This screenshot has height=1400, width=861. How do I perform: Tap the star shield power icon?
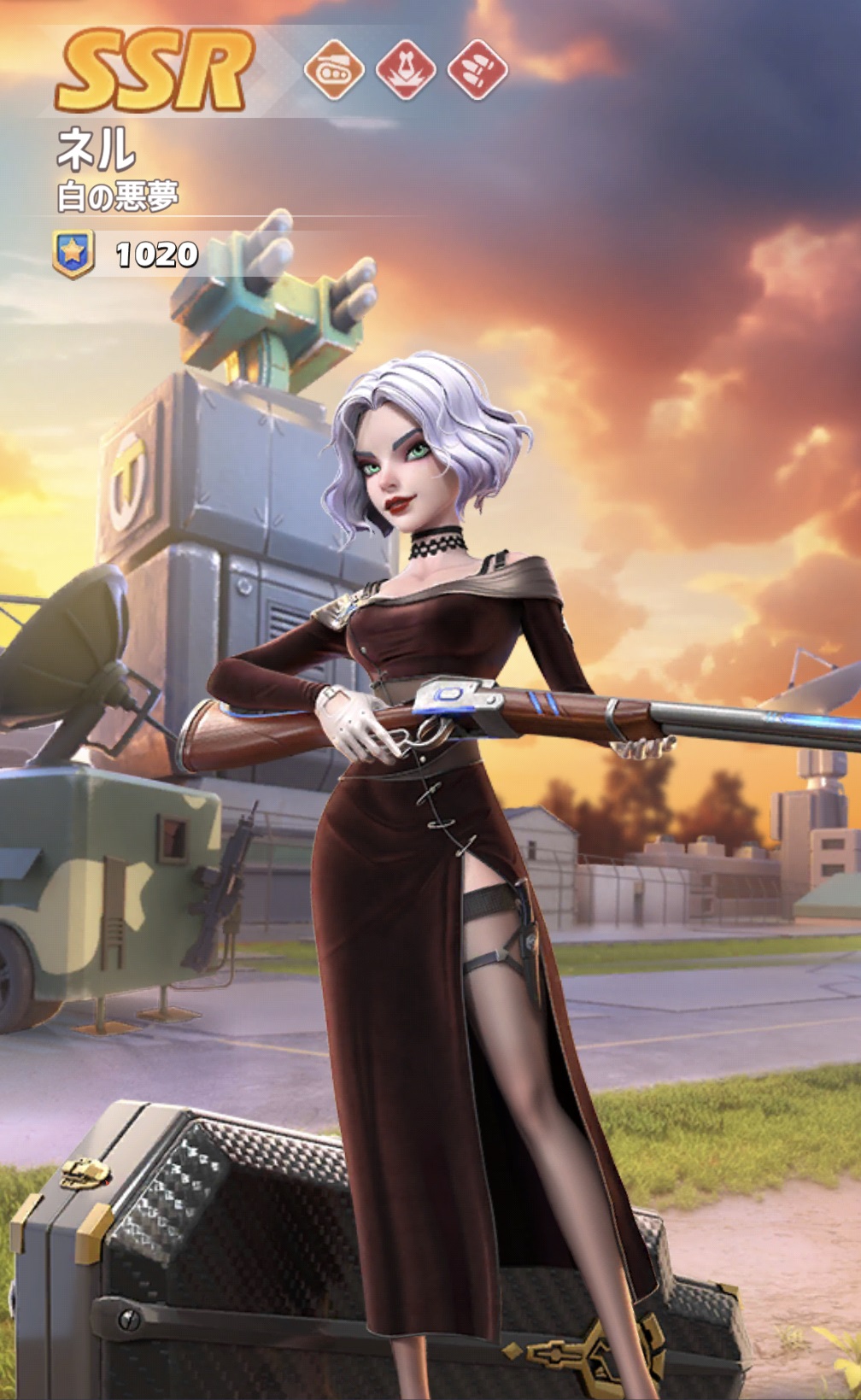tap(73, 254)
